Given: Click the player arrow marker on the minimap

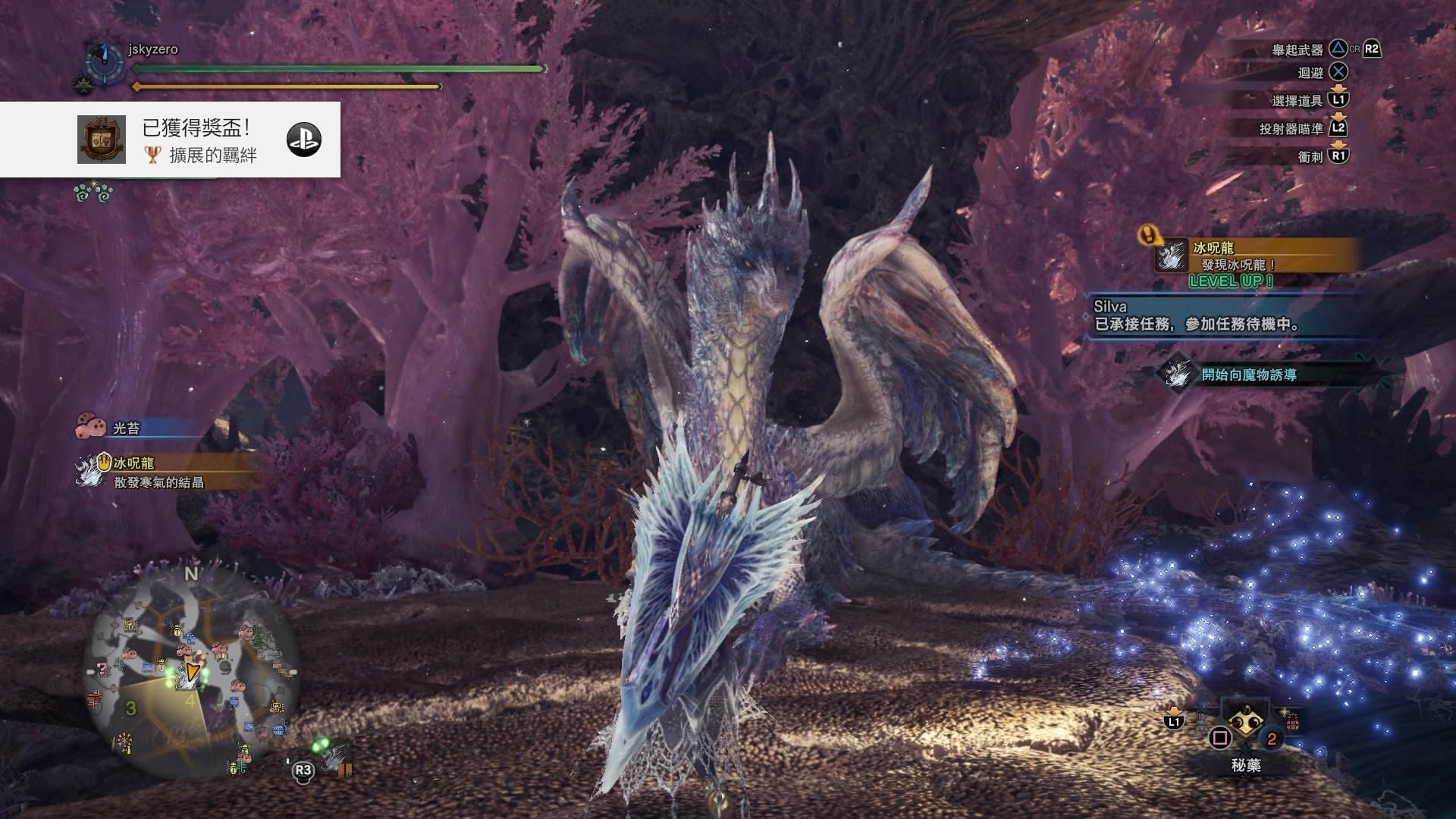Looking at the screenshot, I should pos(192,671).
